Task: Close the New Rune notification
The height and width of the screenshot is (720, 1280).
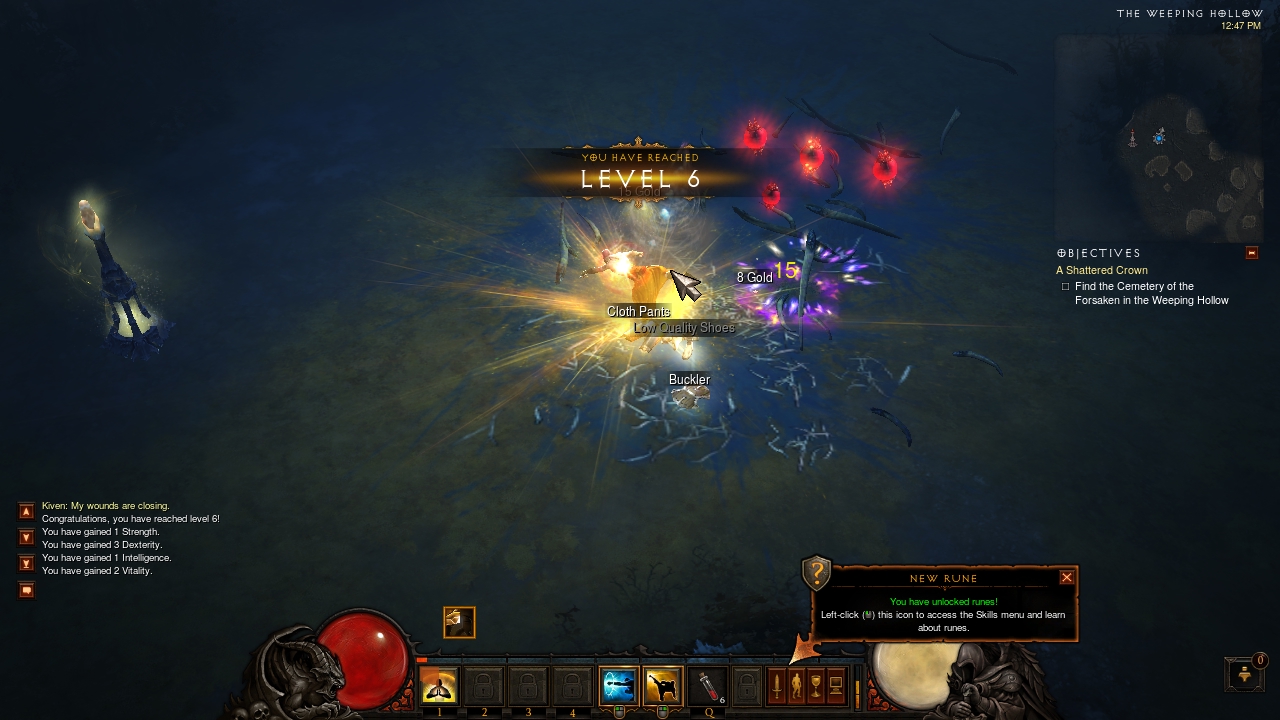Action: pos(1067,577)
